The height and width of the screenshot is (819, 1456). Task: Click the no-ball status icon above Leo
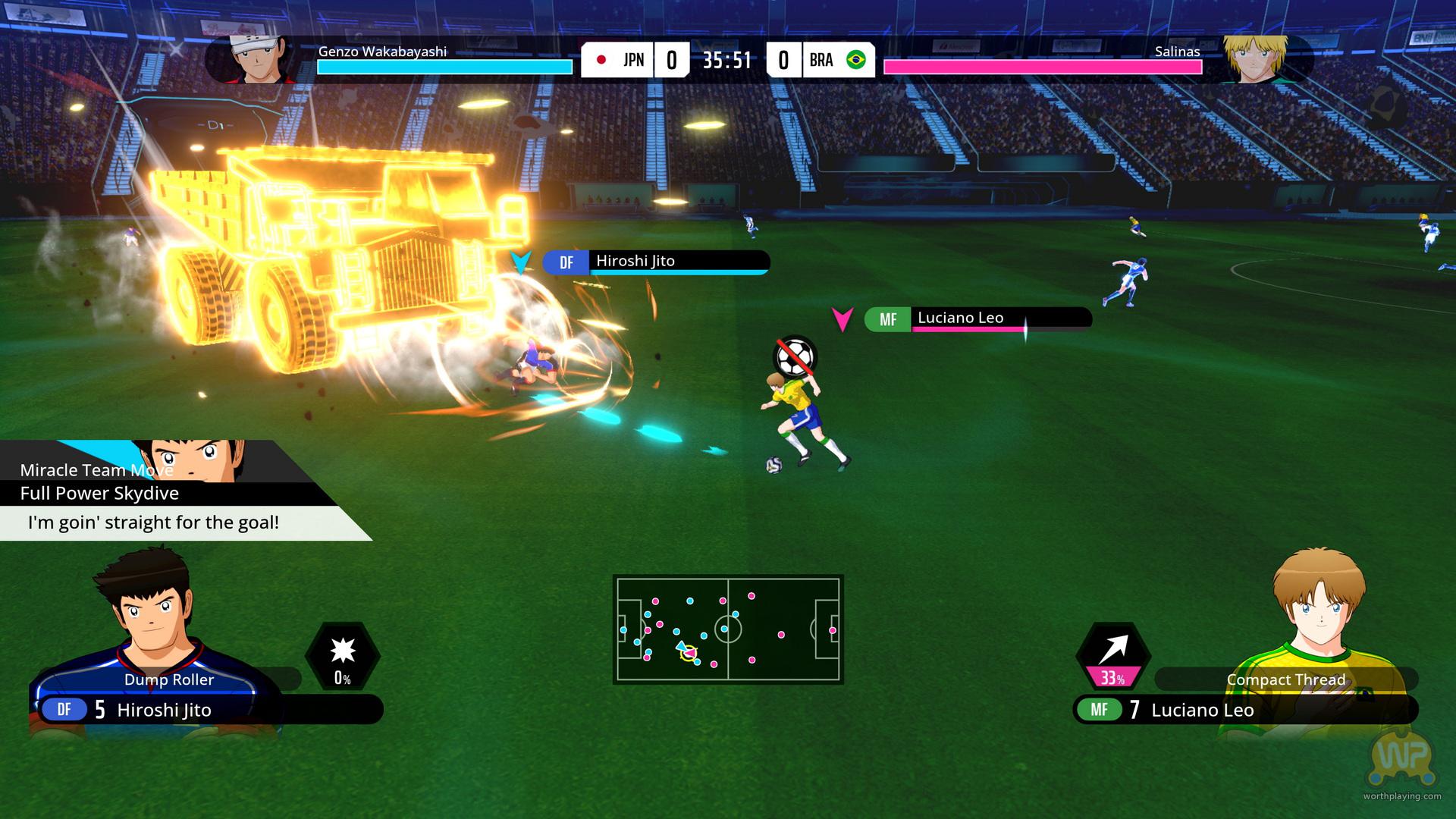795,356
